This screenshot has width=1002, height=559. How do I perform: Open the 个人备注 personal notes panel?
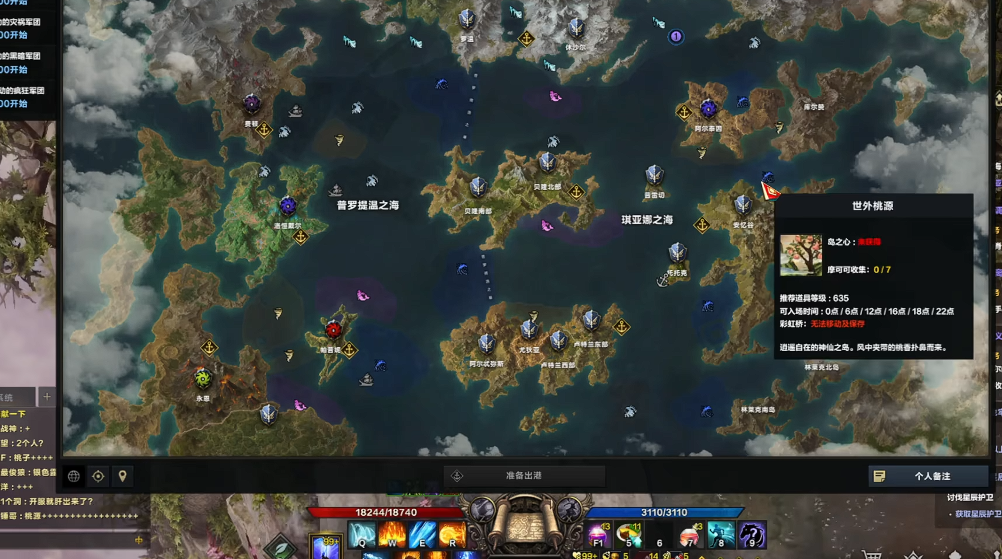click(x=920, y=476)
